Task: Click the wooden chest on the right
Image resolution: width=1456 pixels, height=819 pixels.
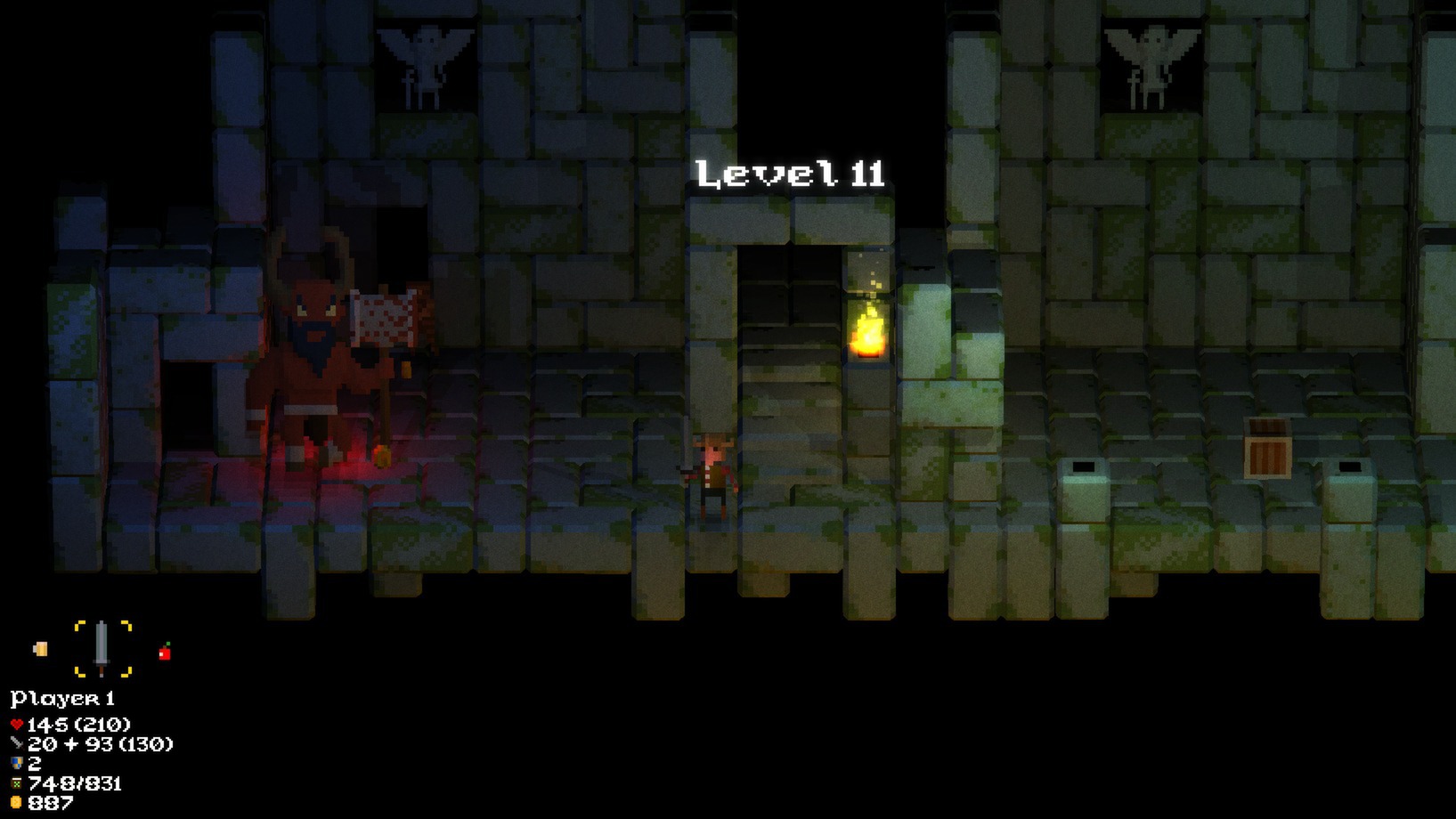Action: (1269, 445)
